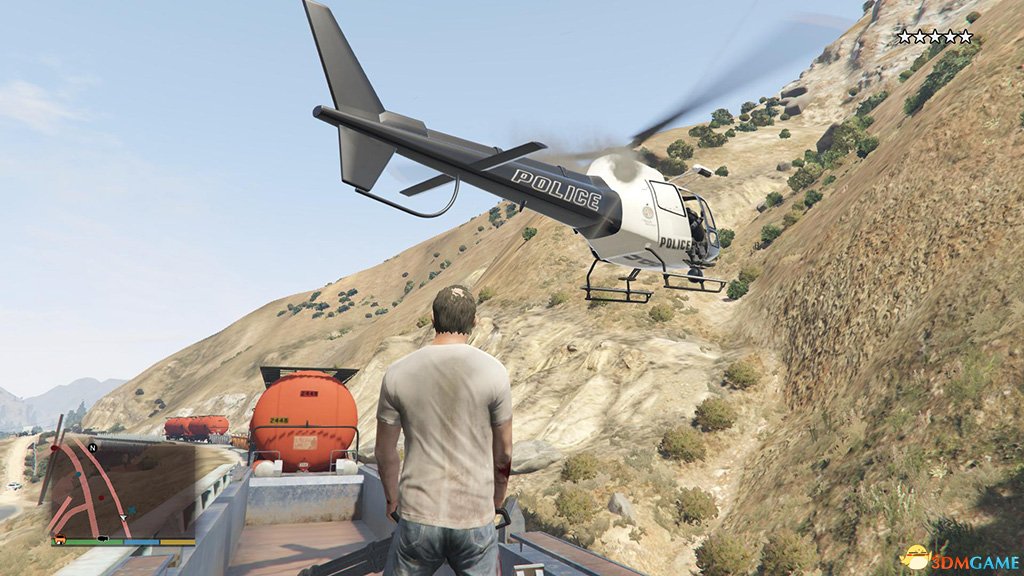
Task: Click the north "N" compass marker on minimap
Action: [x=92, y=448]
